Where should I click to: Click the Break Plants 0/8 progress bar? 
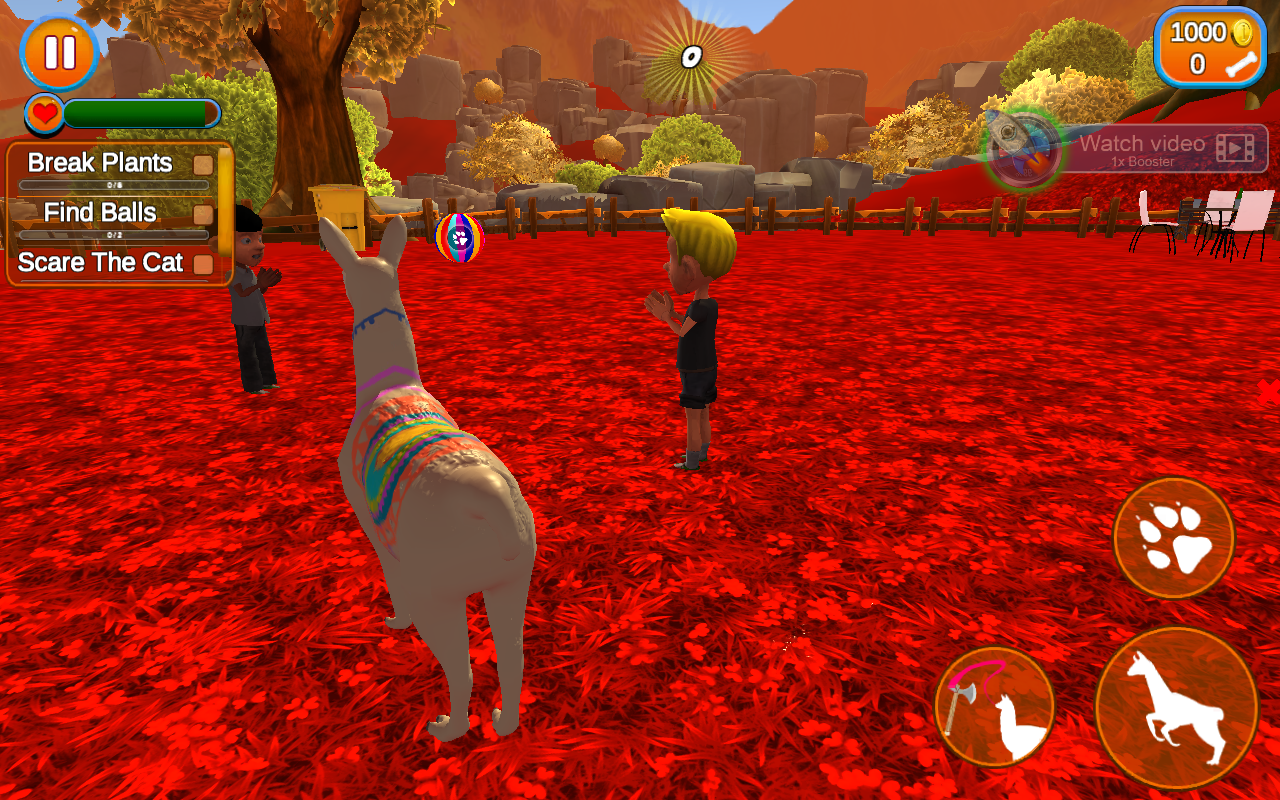click(115, 184)
